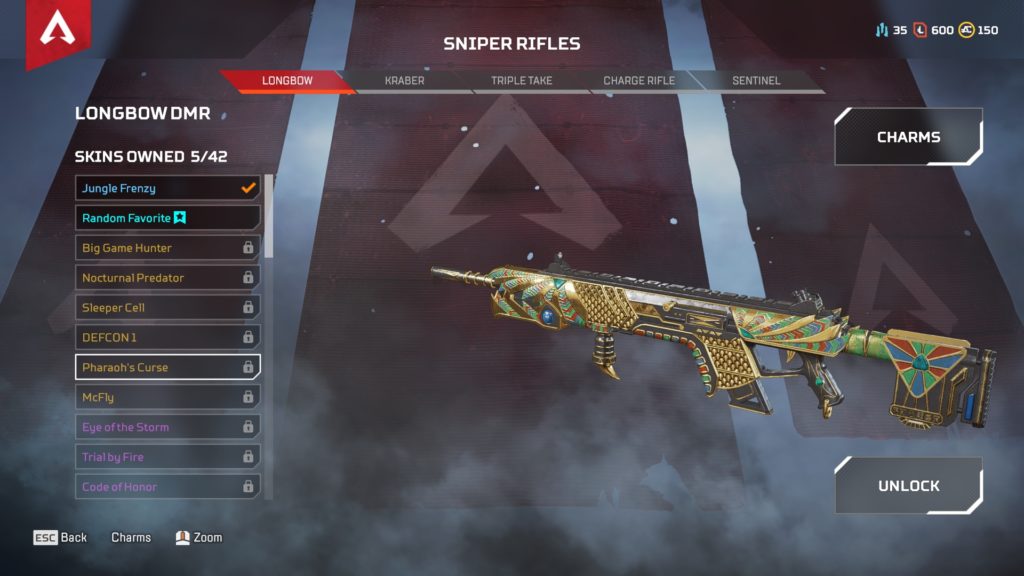1024x576 pixels.
Task: Open the Kraber weapon tab
Action: pos(404,81)
